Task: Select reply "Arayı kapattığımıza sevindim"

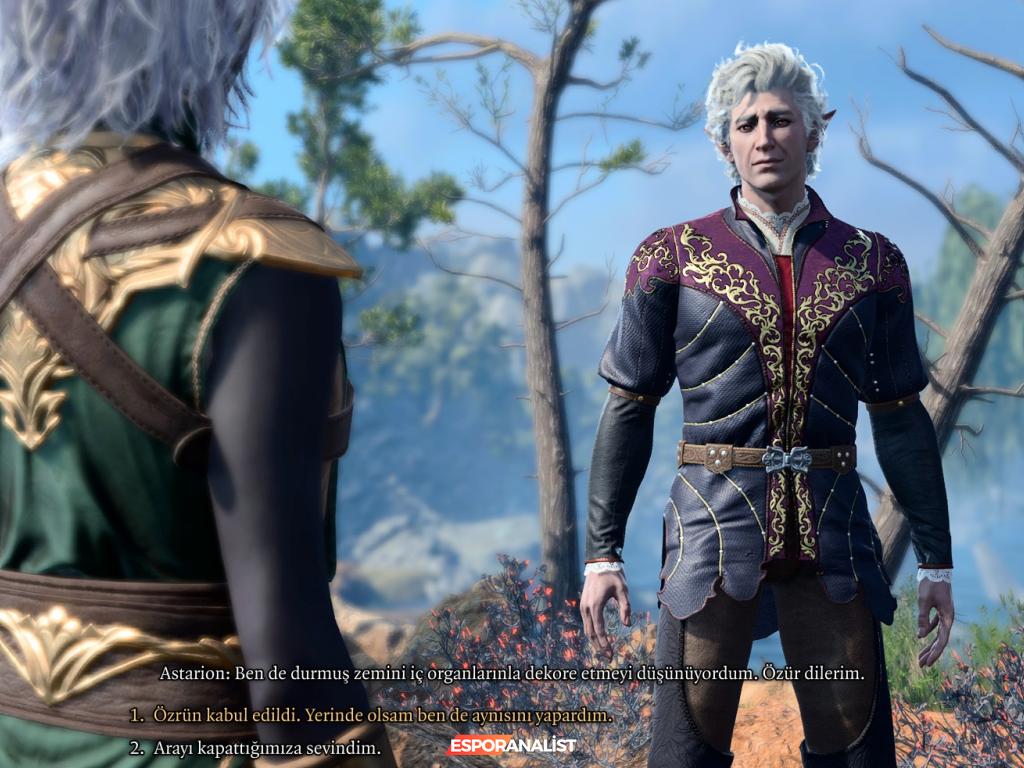Action: tap(266, 748)
